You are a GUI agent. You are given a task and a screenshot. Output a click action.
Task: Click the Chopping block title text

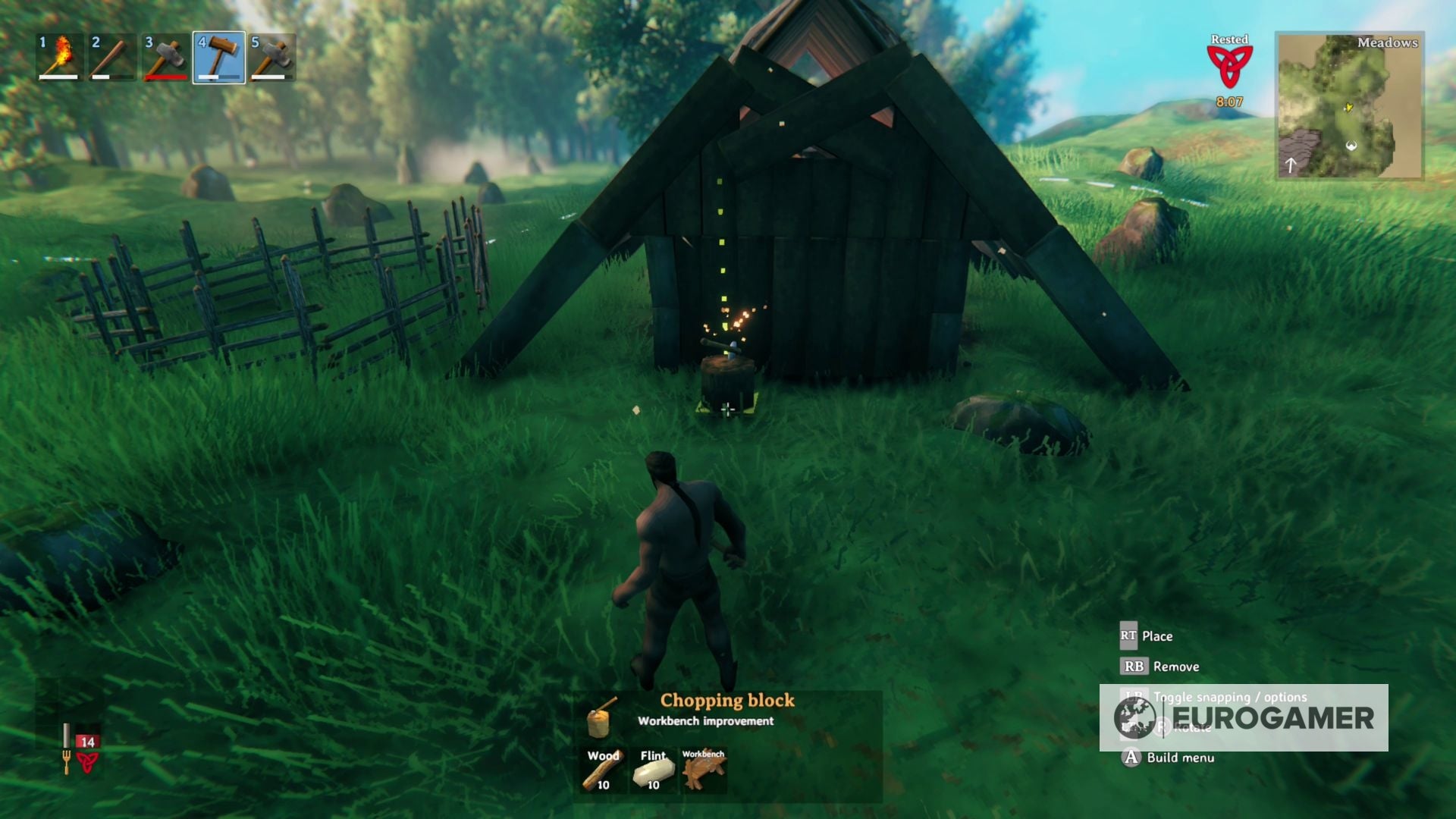[726, 700]
